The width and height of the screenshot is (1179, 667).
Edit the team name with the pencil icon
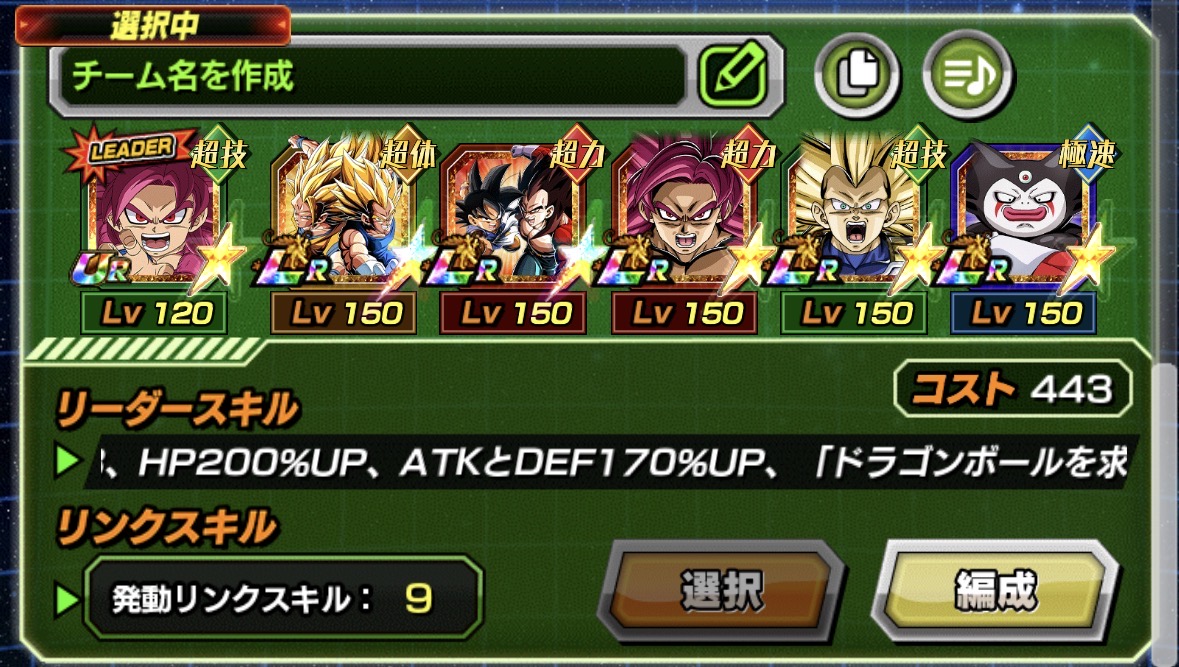tap(732, 74)
